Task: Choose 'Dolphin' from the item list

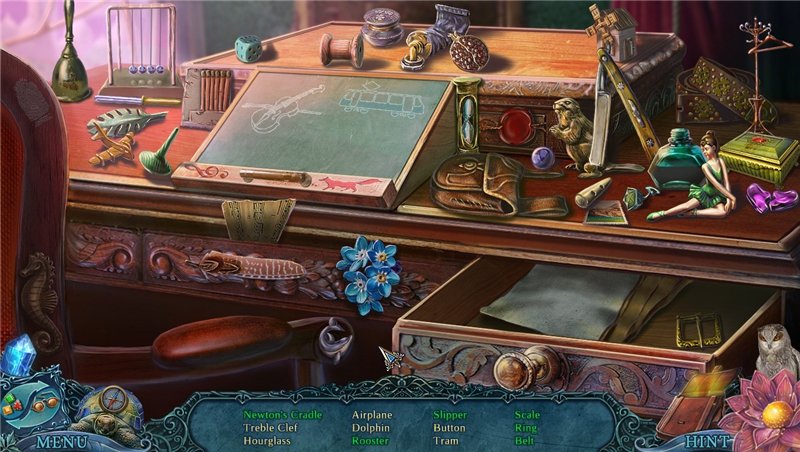Action: [370, 426]
